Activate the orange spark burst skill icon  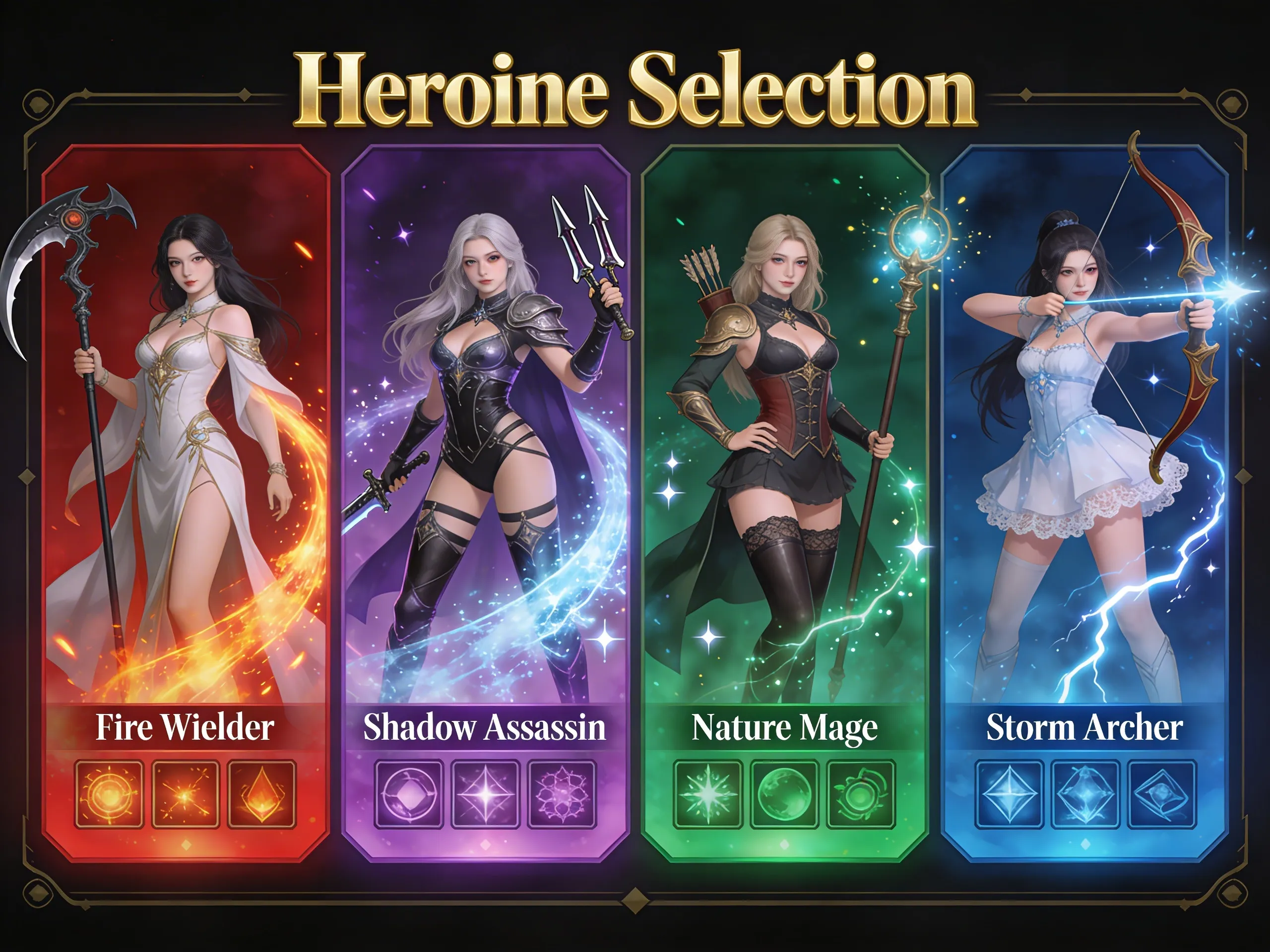coord(186,794)
